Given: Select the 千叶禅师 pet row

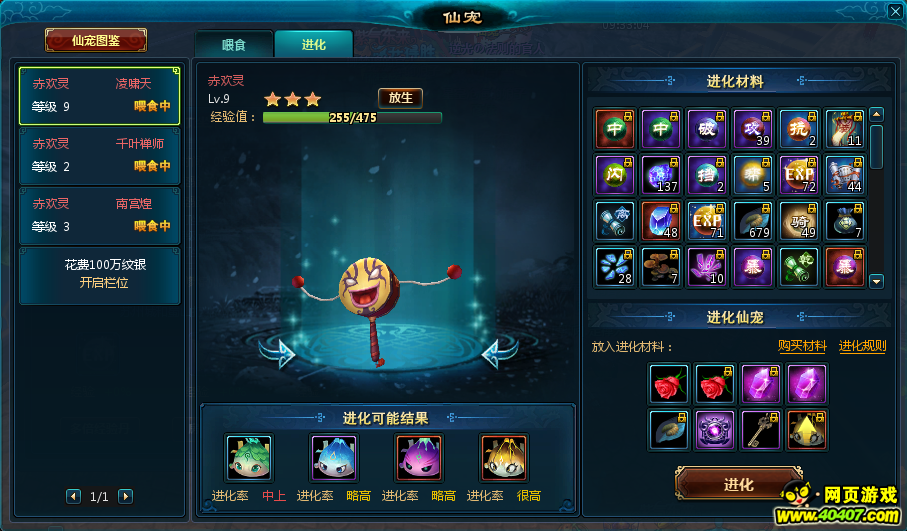Looking at the screenshot, I should [99, 155].
